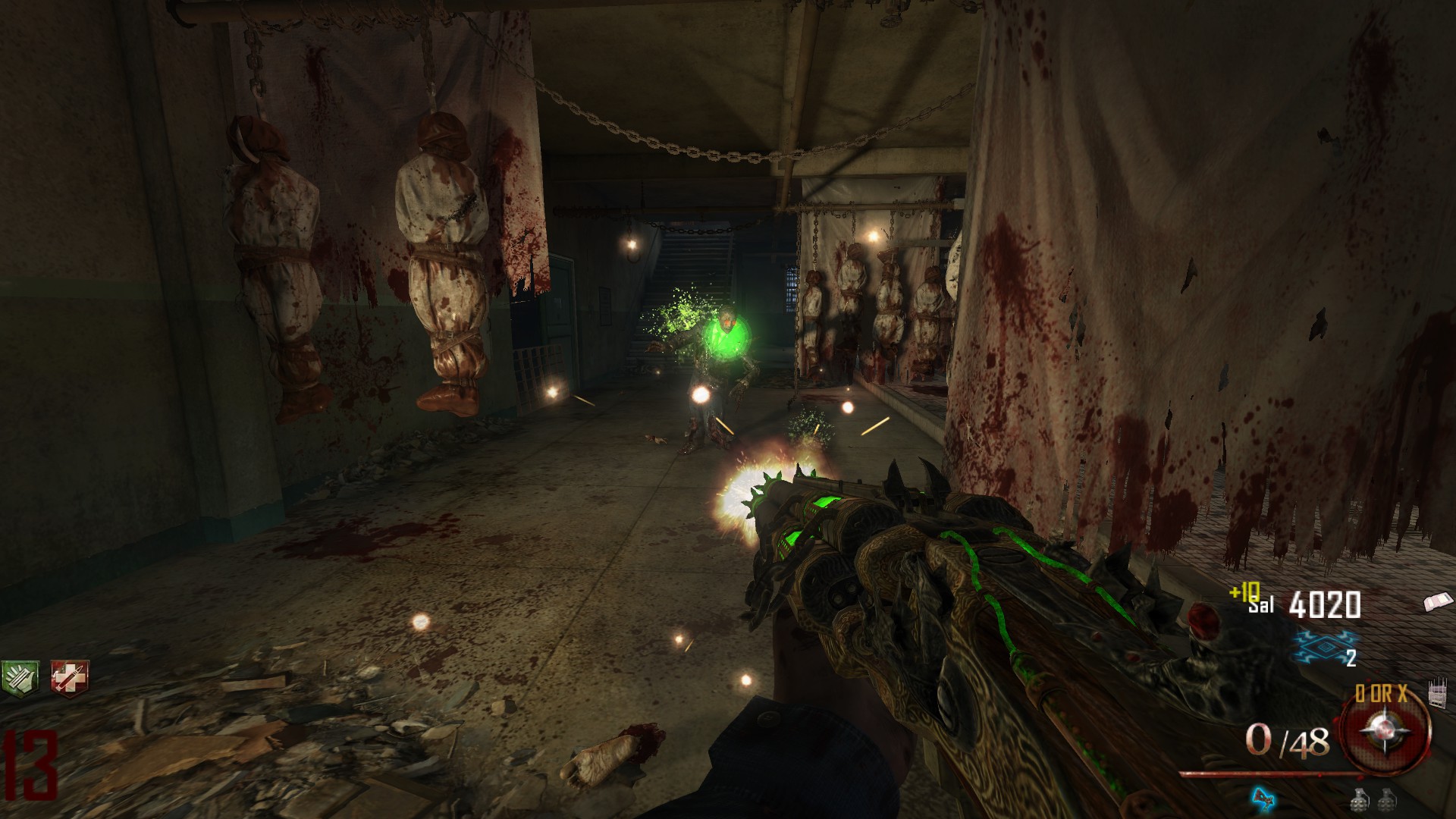This screenshot has width=1456, height=819.
Task: Click the red cross-and-bullet perk icon
Action: click(69, 676)
